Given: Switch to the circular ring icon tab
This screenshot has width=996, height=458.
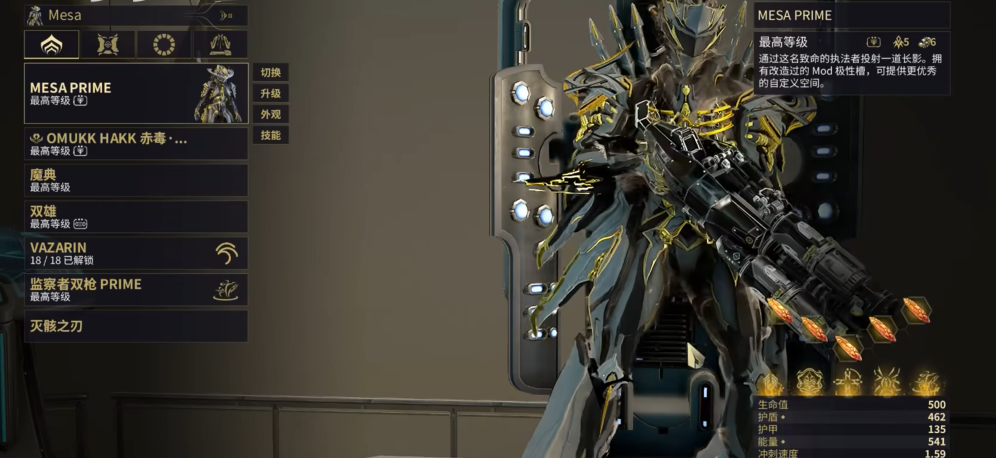Looking at the screenshot, I should point(163,45).
